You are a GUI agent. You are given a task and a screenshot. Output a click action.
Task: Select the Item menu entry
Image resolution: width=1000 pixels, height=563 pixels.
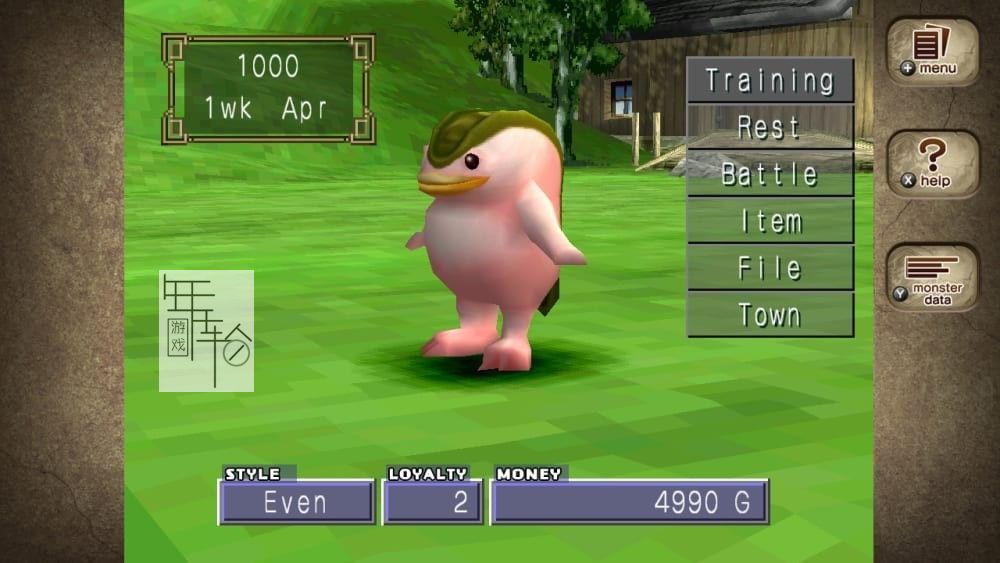coord(769,221)
